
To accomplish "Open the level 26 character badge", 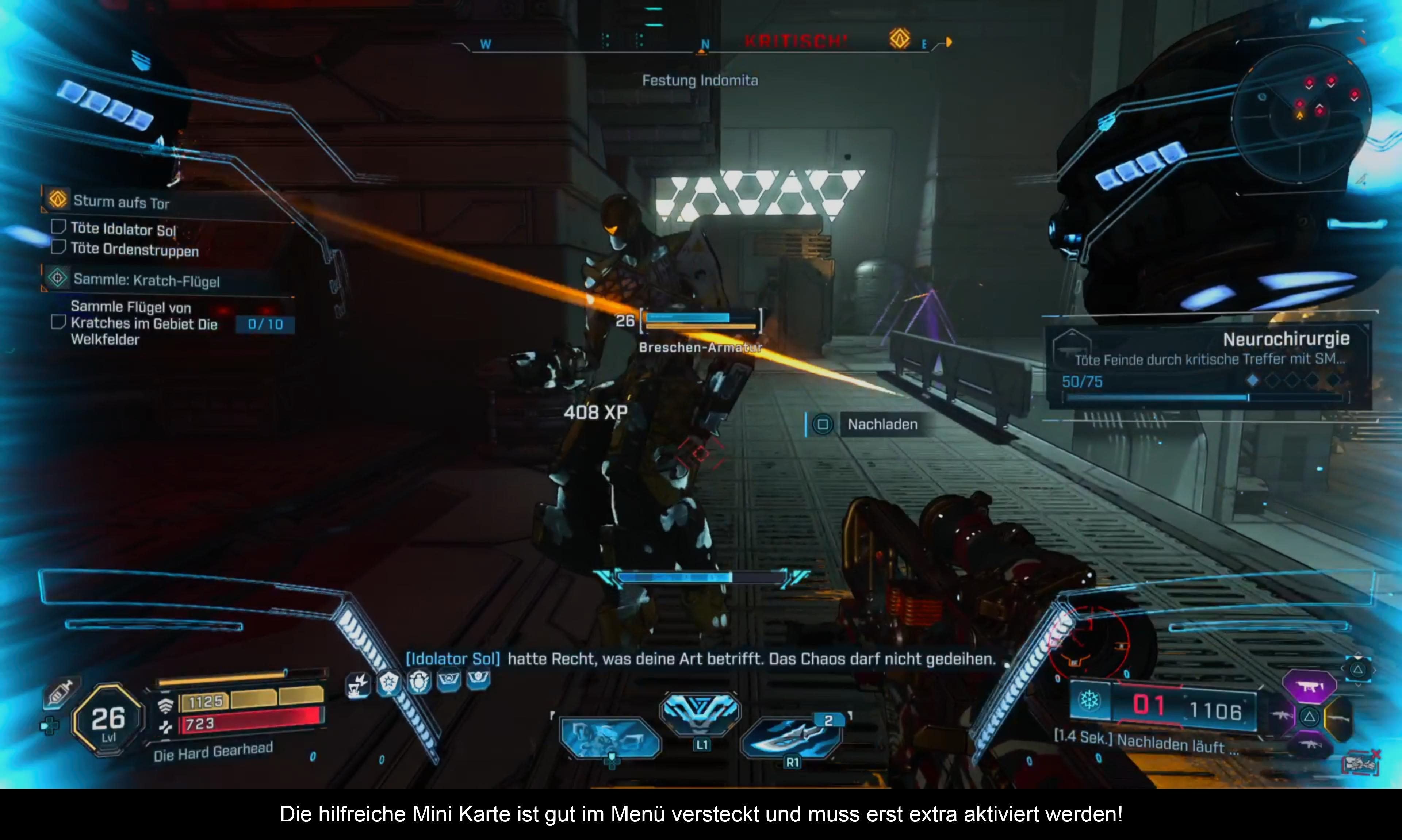I will 108,720.
